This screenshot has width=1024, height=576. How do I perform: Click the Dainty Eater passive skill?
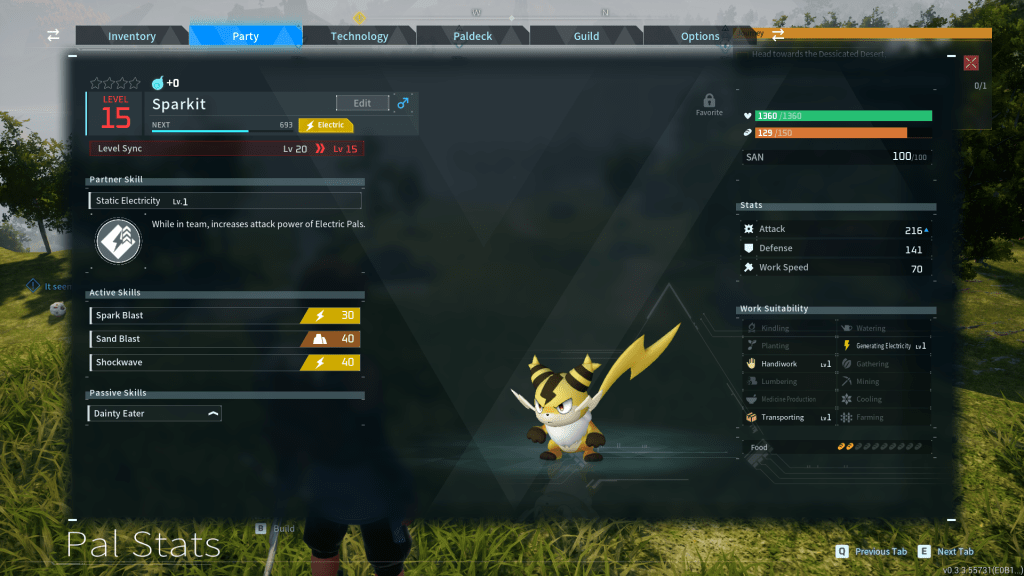point(155,413)
